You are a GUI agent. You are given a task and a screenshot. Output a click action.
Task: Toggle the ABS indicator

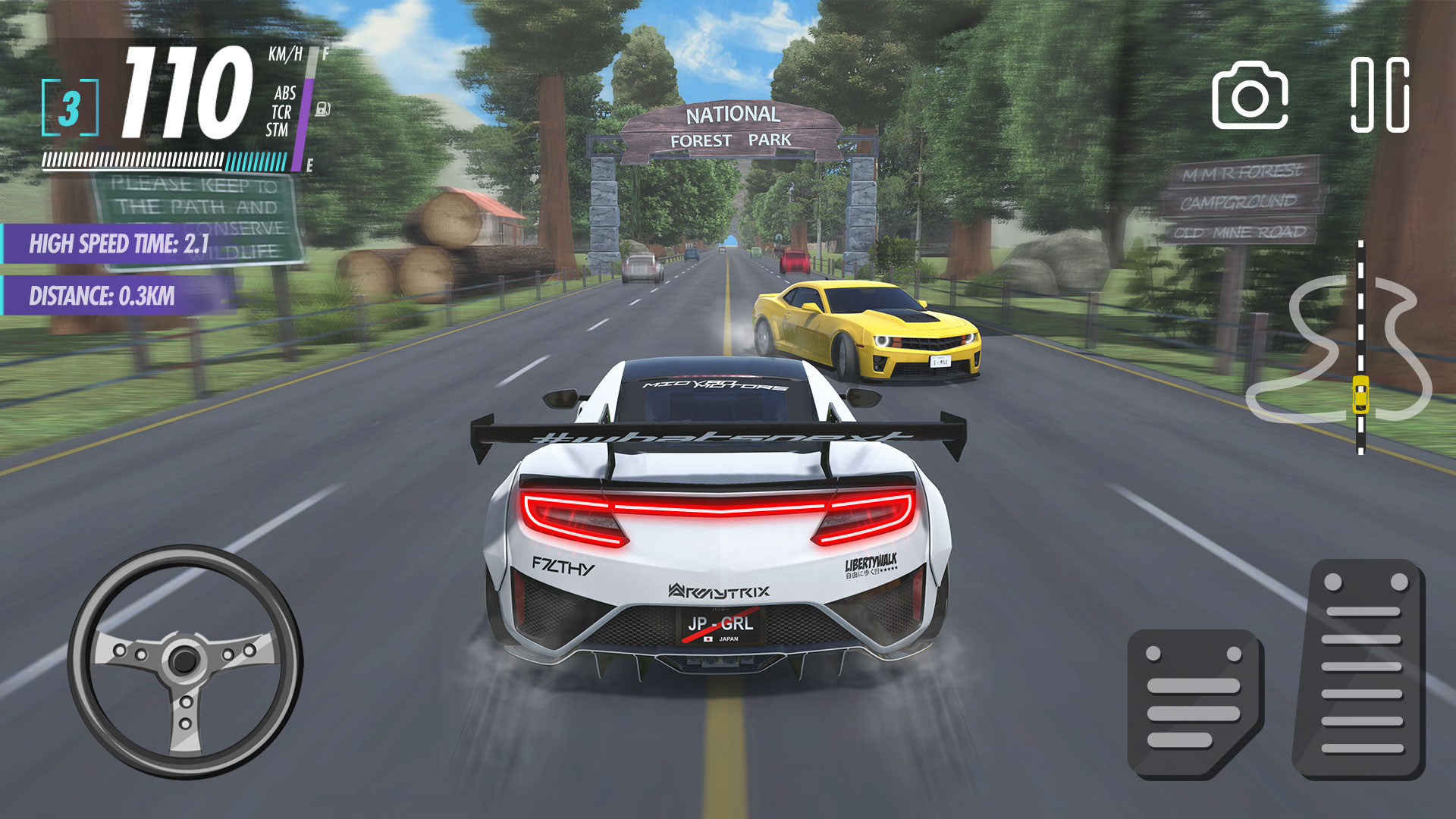click(282, 96)
